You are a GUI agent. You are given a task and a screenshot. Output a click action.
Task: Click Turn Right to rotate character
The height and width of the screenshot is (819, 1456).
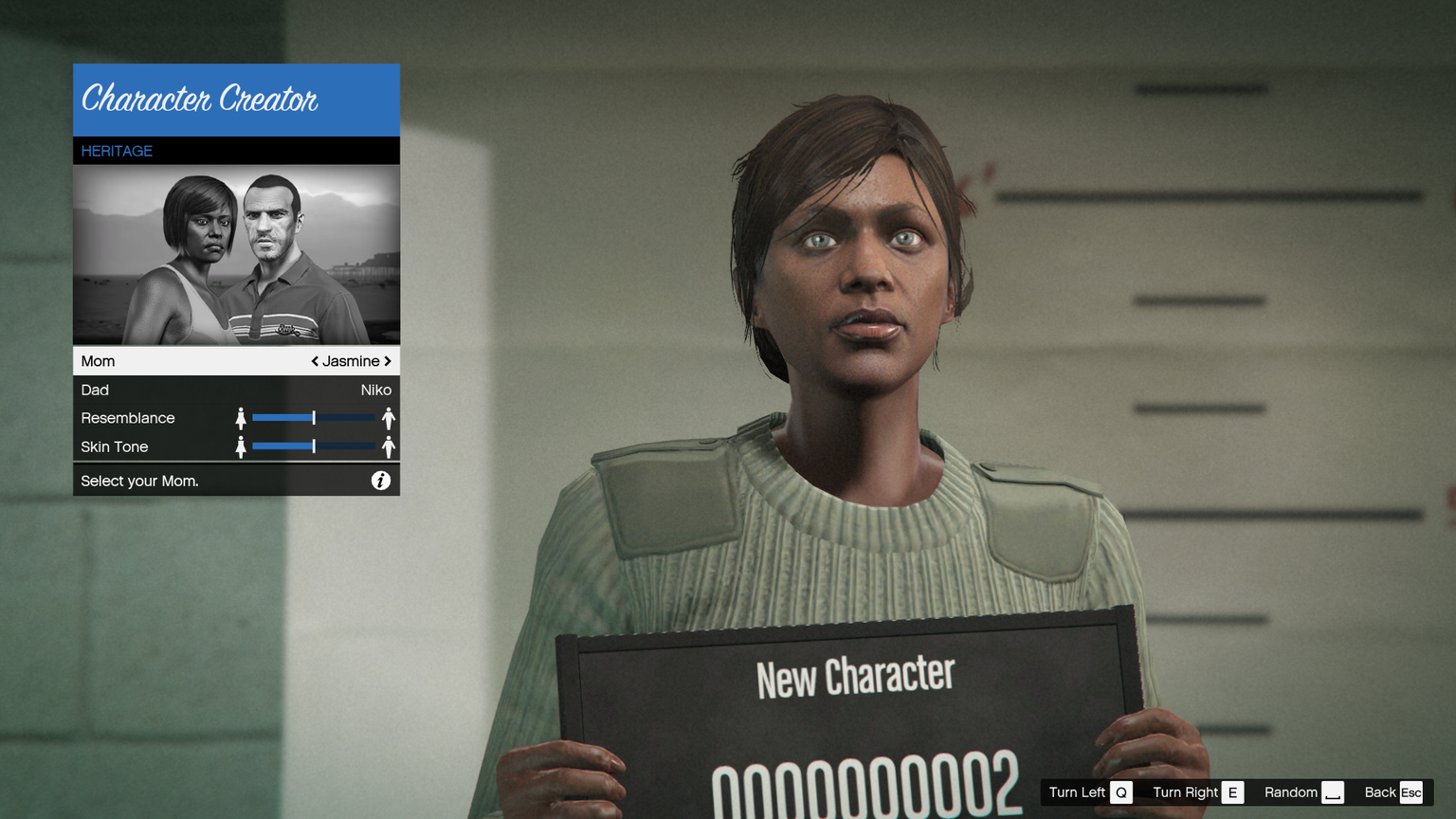(1197, 792)
